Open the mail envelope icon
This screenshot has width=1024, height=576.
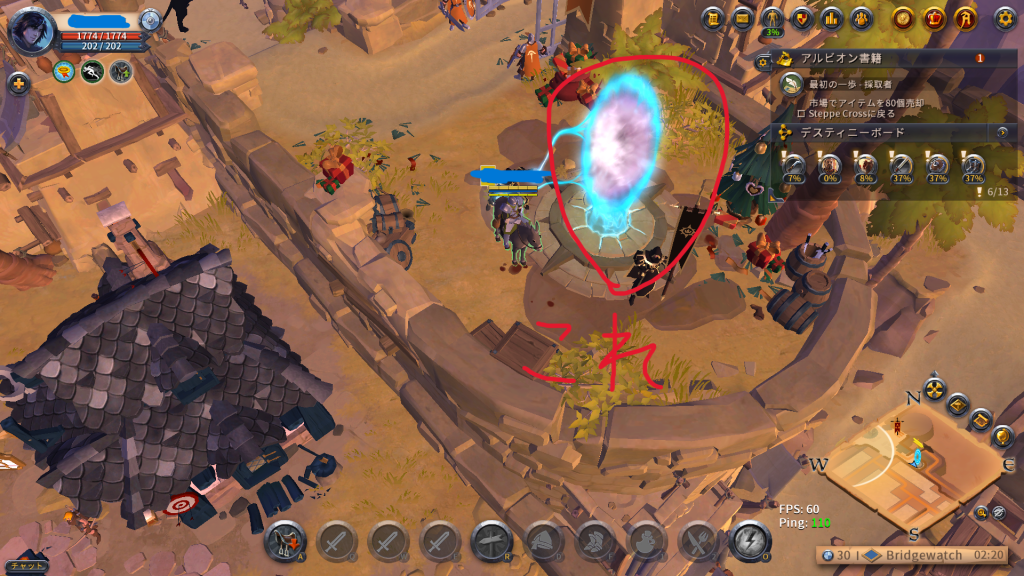coord(742,18)
